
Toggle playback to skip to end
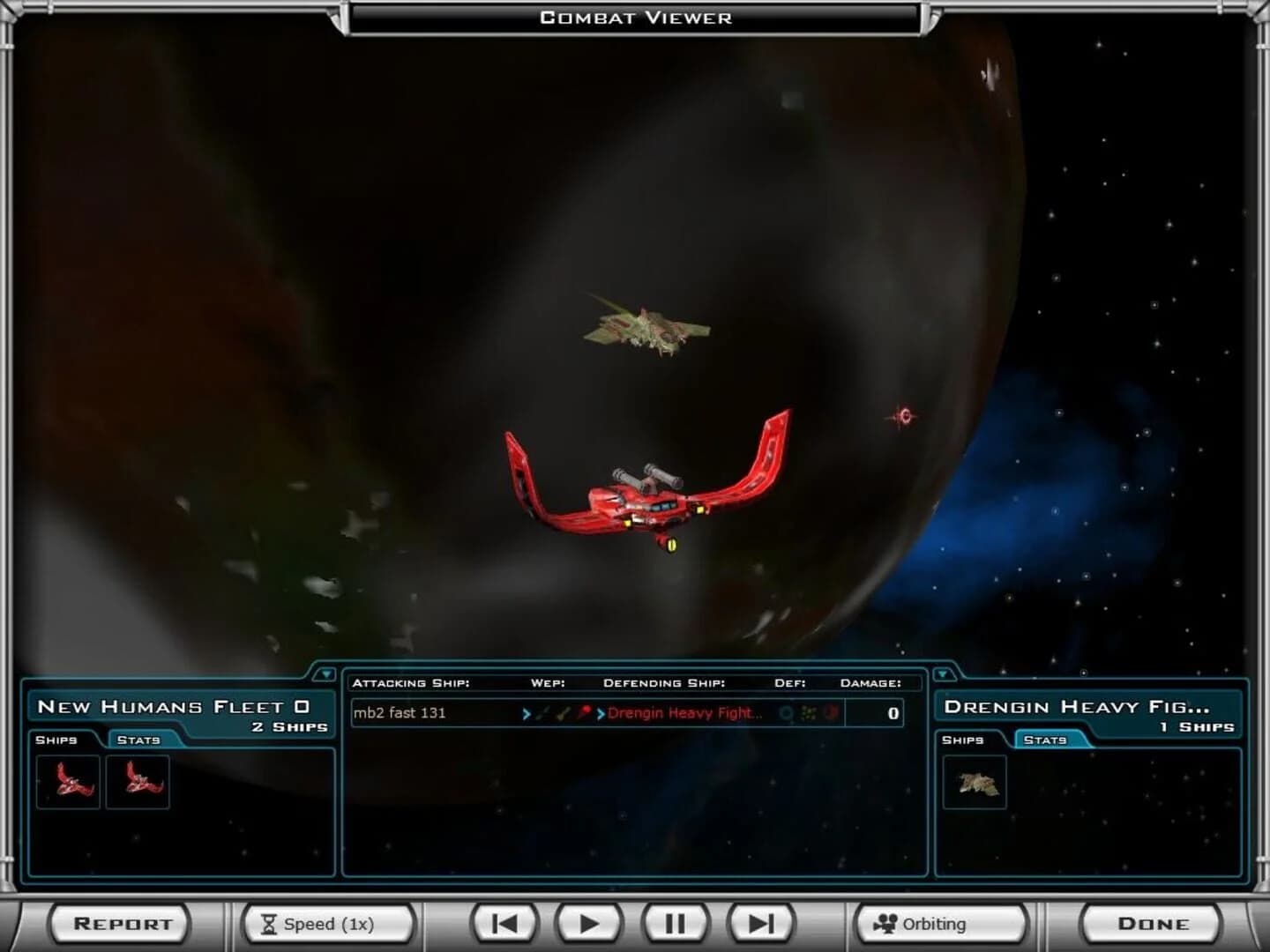(760, 924)
